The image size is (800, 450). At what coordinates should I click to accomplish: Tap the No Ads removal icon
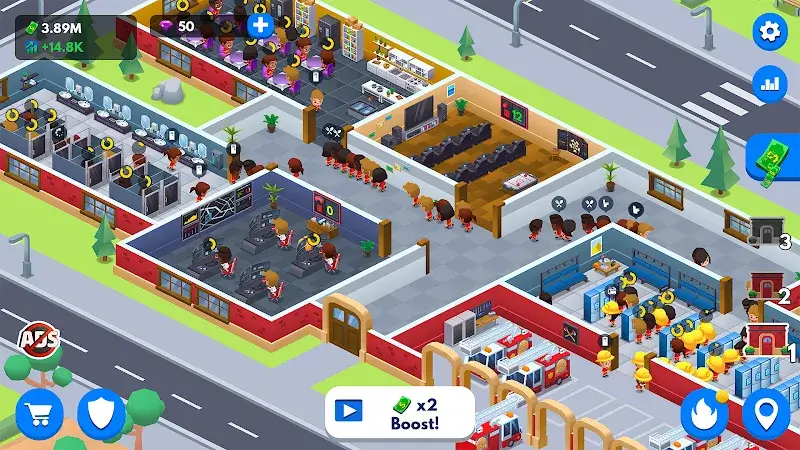coord(37,339)
